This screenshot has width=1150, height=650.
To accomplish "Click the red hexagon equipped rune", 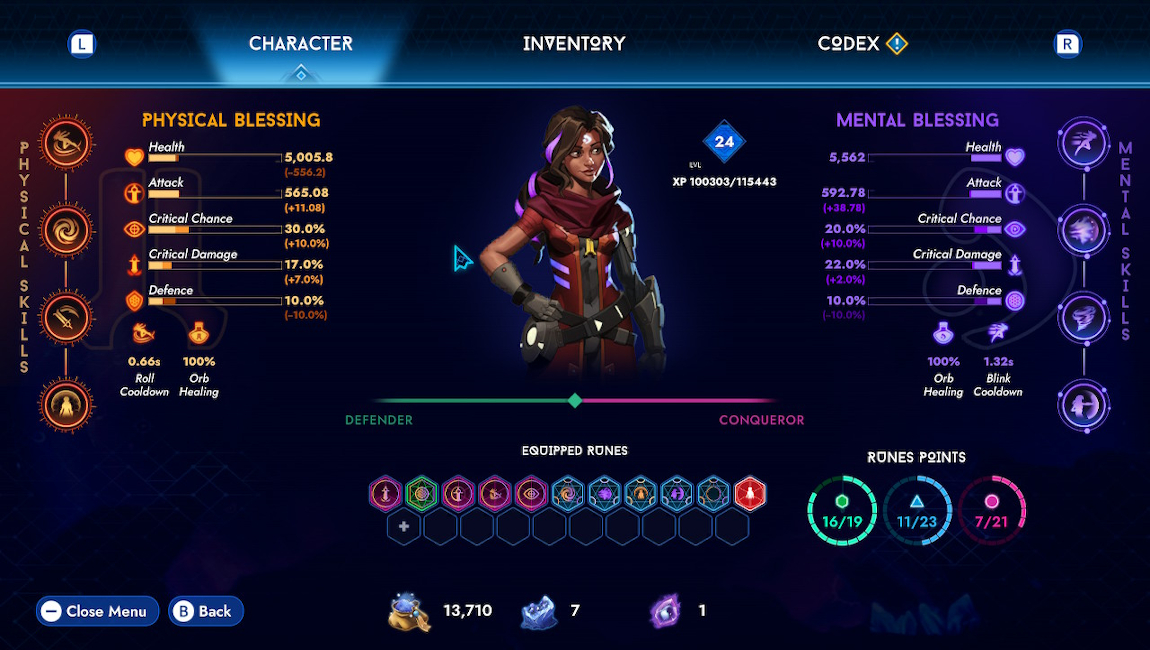I will [750, 493].
